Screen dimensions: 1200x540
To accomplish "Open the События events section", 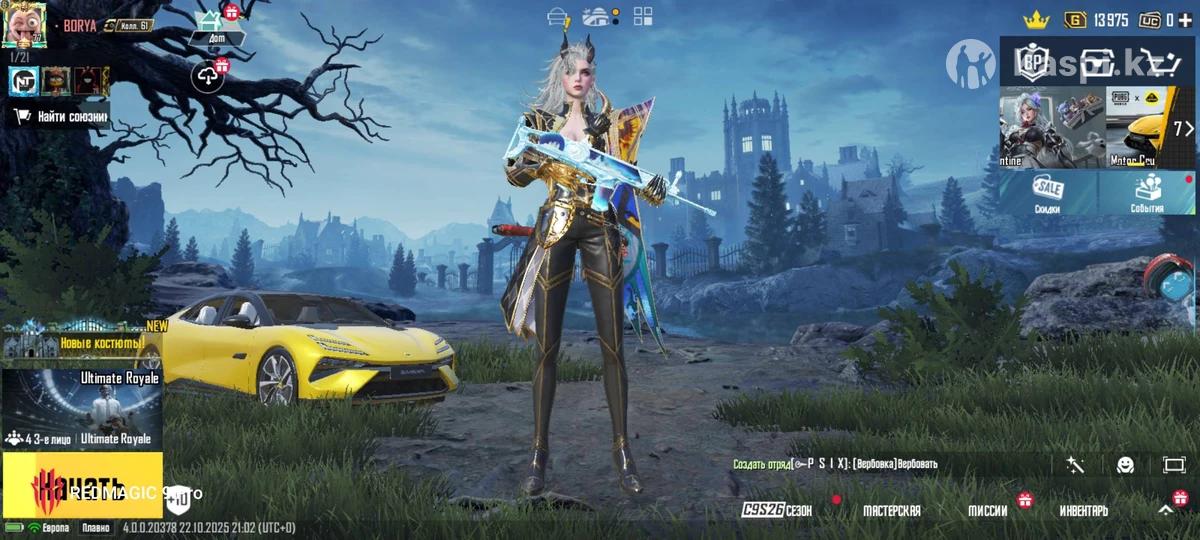I will [x=1147, y=193].
